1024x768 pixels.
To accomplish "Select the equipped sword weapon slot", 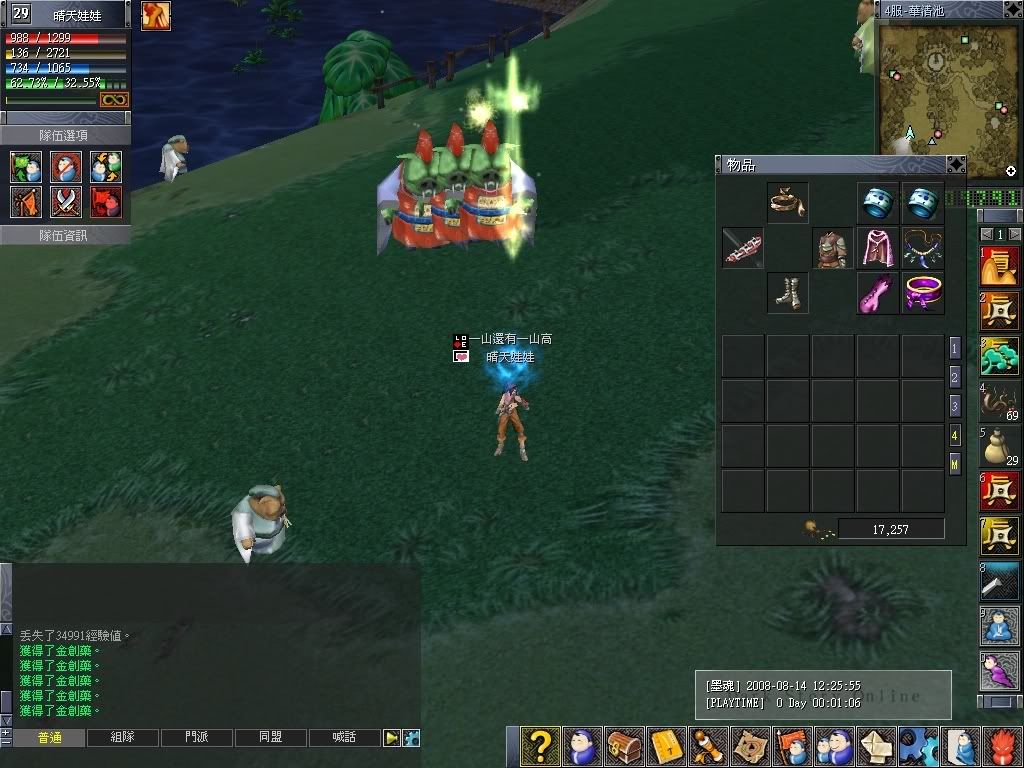I will pyautogui.click(x=743, y=248).
